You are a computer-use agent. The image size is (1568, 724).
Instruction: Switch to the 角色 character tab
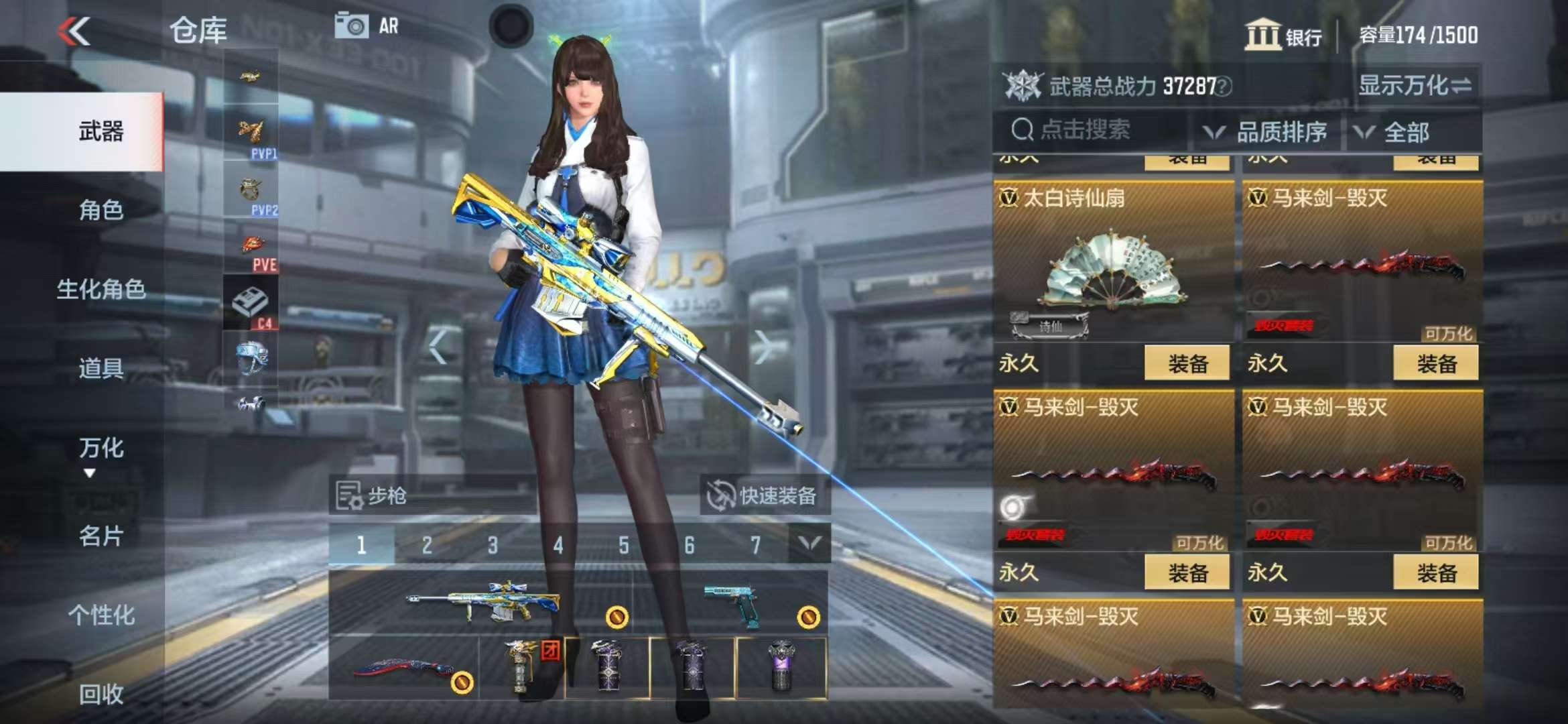tap(101, 210)
